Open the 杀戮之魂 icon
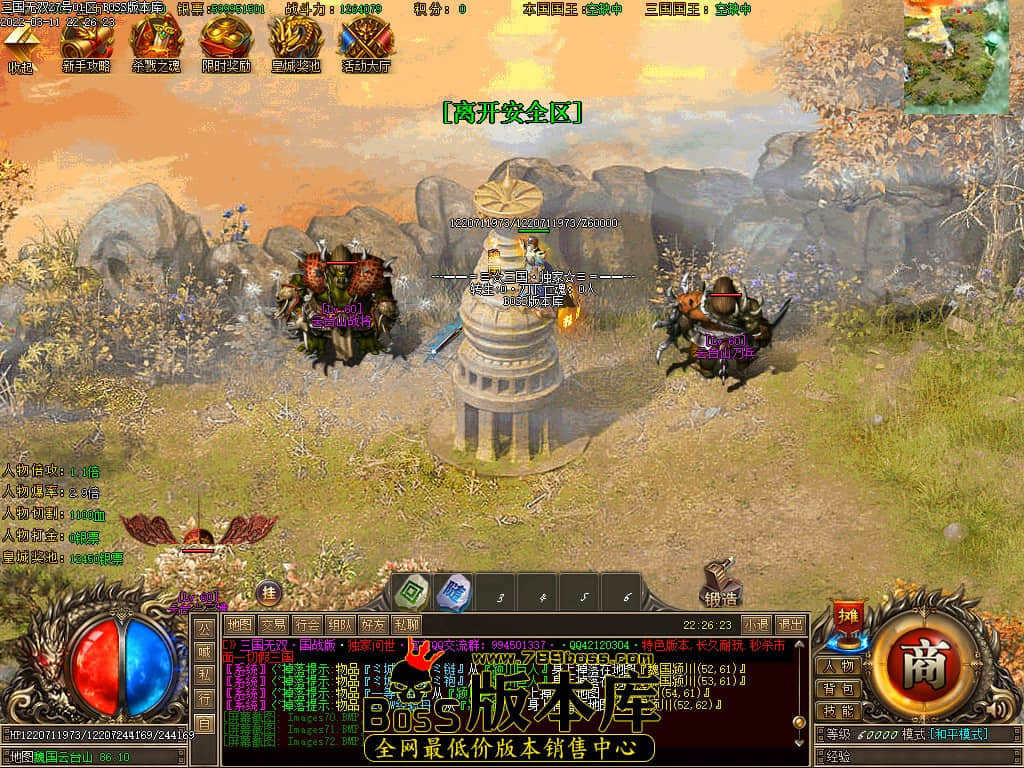This screenshot has width=1024, height=768. coord(156,43)
